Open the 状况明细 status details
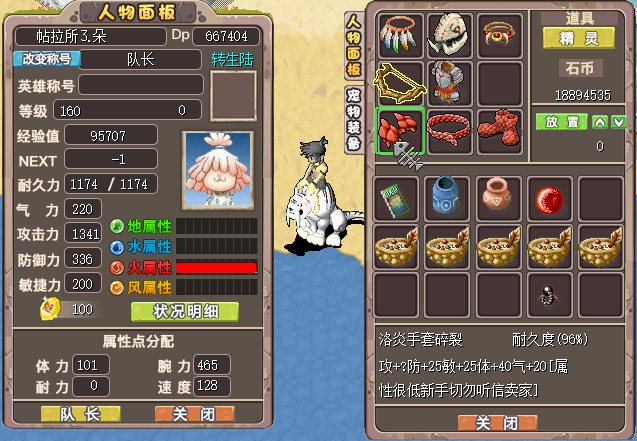 point(185,311)
